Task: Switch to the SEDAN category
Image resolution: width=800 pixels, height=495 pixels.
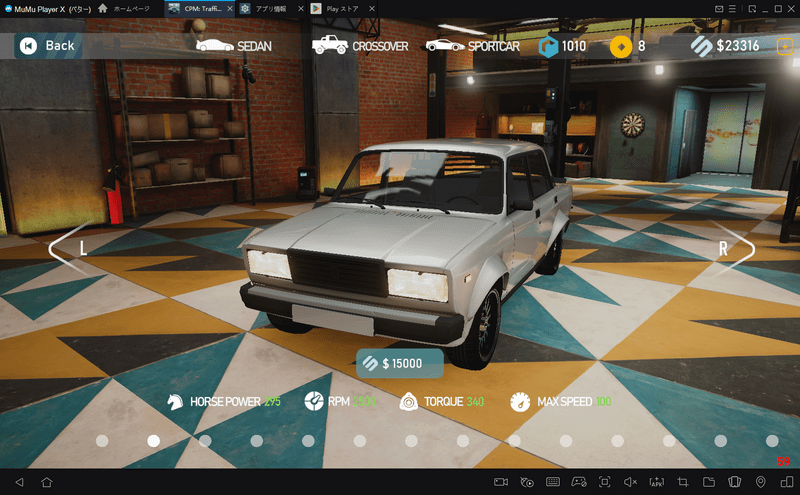Action: tap(234, 45)
